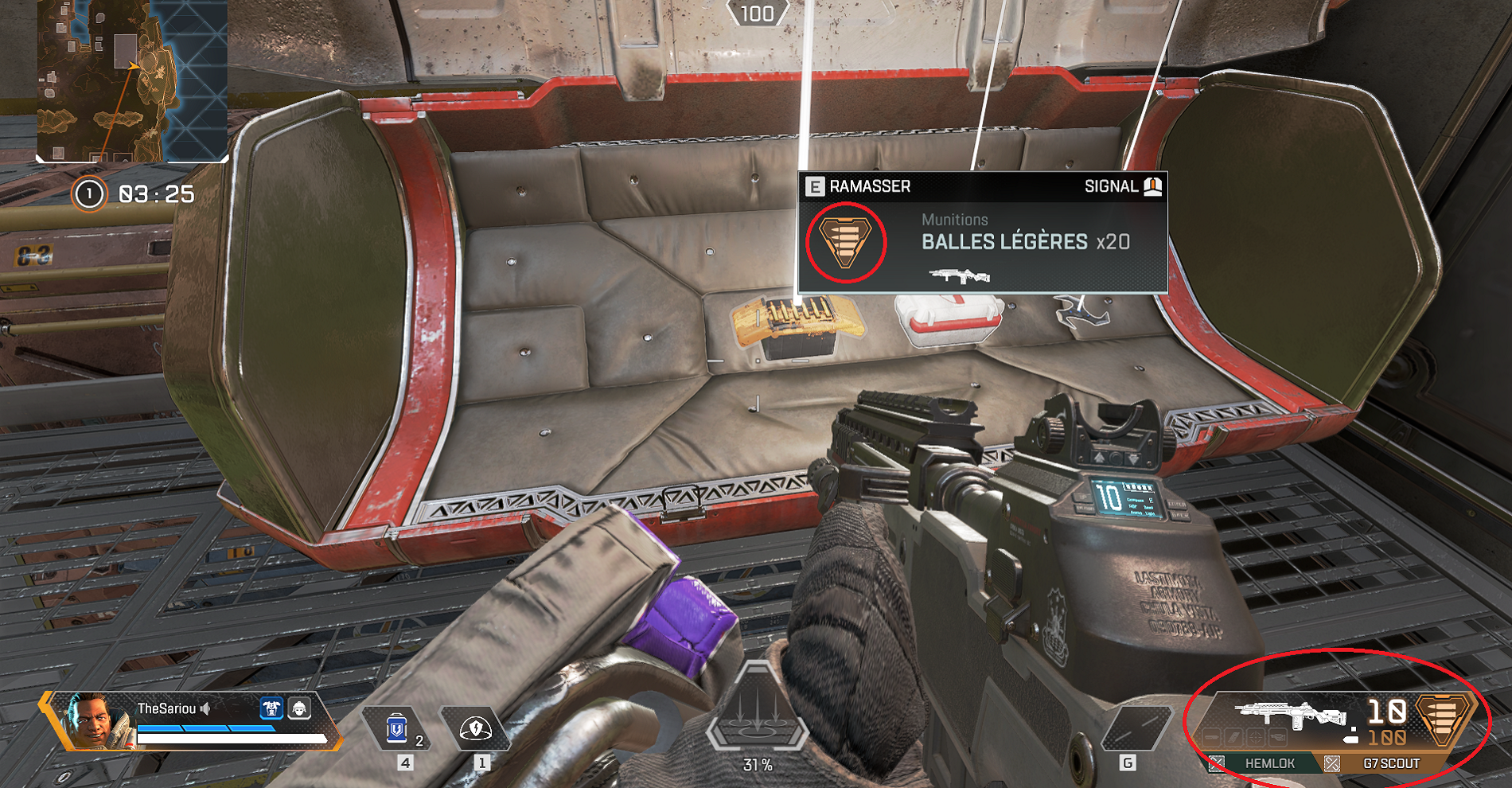Toggle the barrel attachment slot
Viewport: 1512px width, 788px height.
coord(1213,738)
